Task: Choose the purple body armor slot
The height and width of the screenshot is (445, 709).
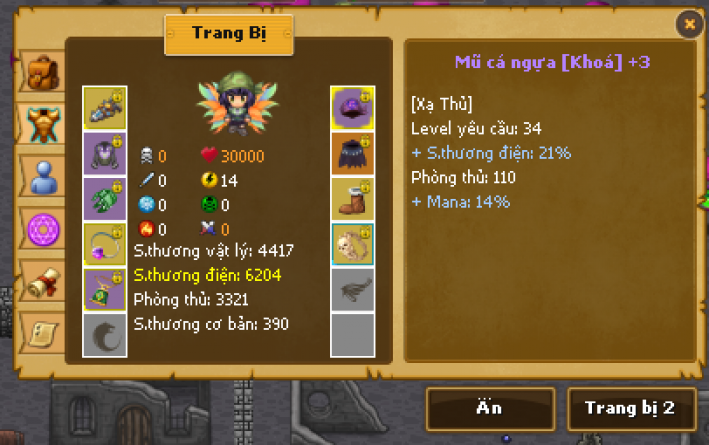Action: tap(104, 153)
